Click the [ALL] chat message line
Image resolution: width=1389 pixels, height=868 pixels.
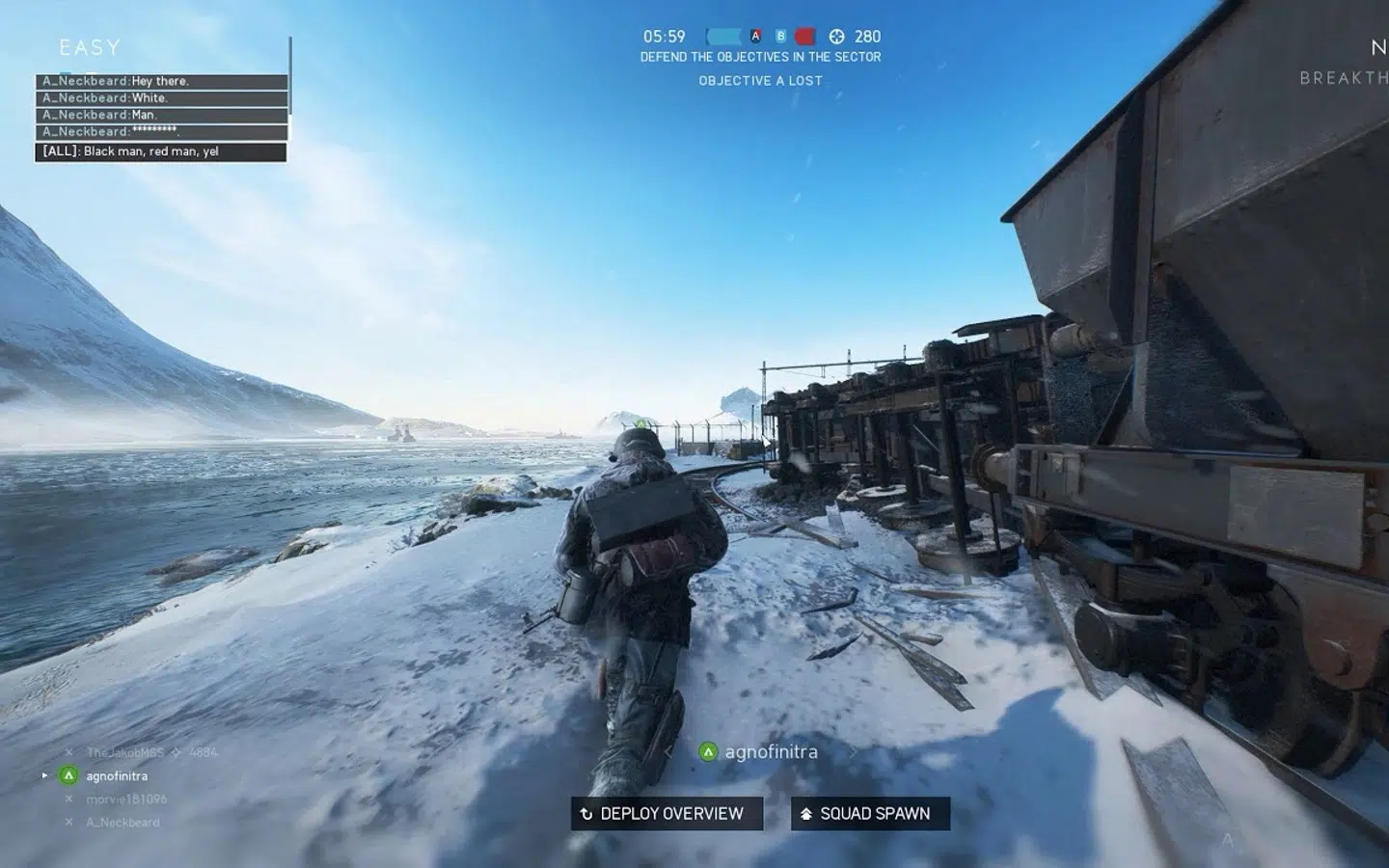tap(161, 151)
